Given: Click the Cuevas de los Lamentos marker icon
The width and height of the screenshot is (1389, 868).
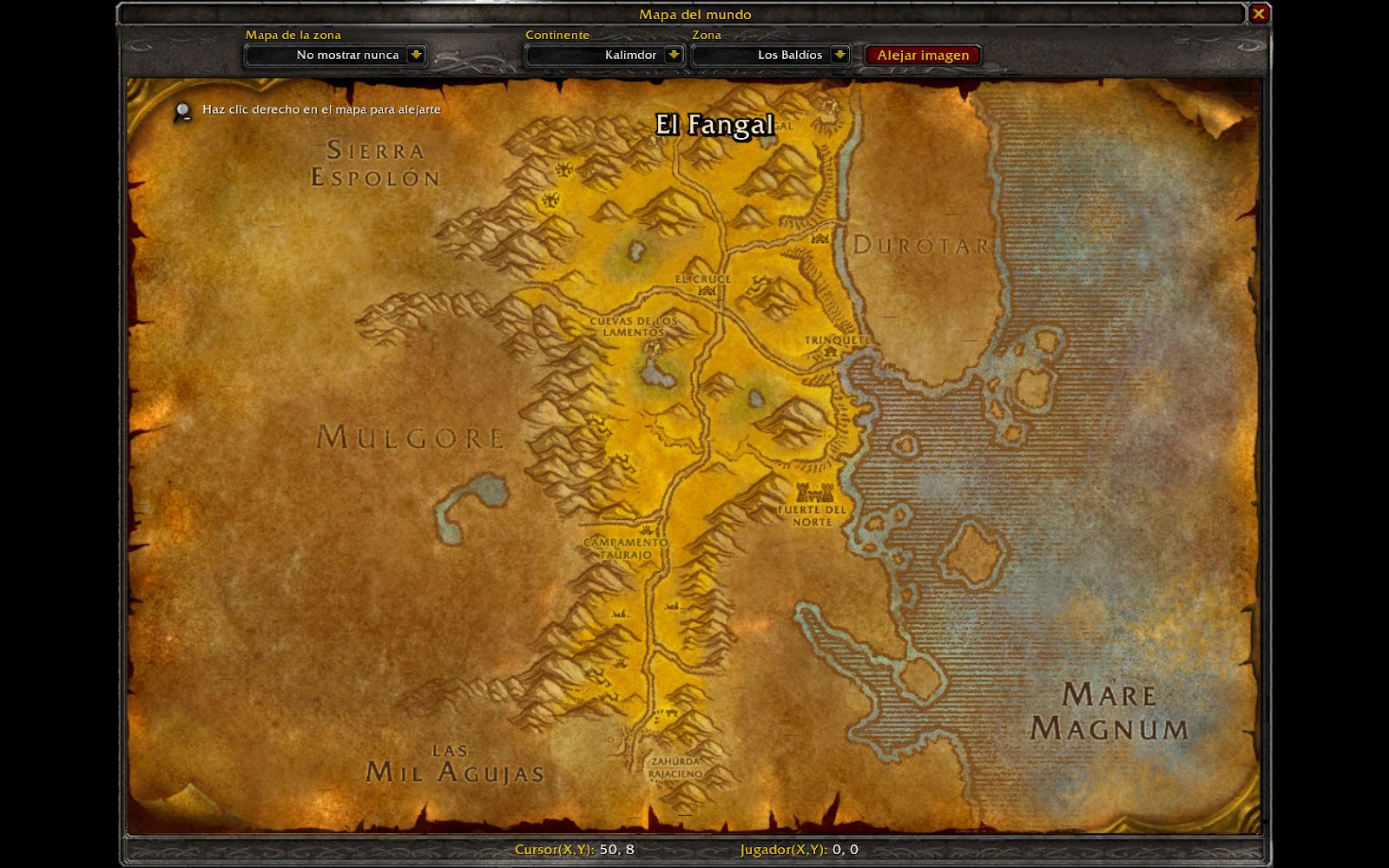Looking at the screenshot, I should tap(652, 347).
